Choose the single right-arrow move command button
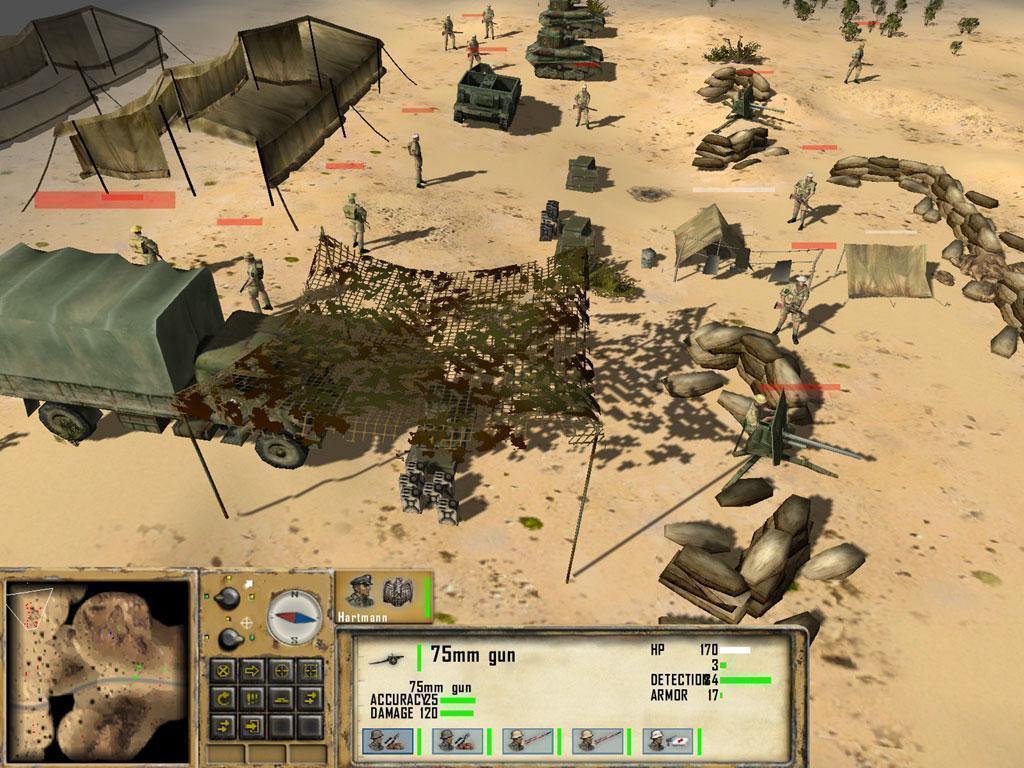 click(x=253, y=670)
